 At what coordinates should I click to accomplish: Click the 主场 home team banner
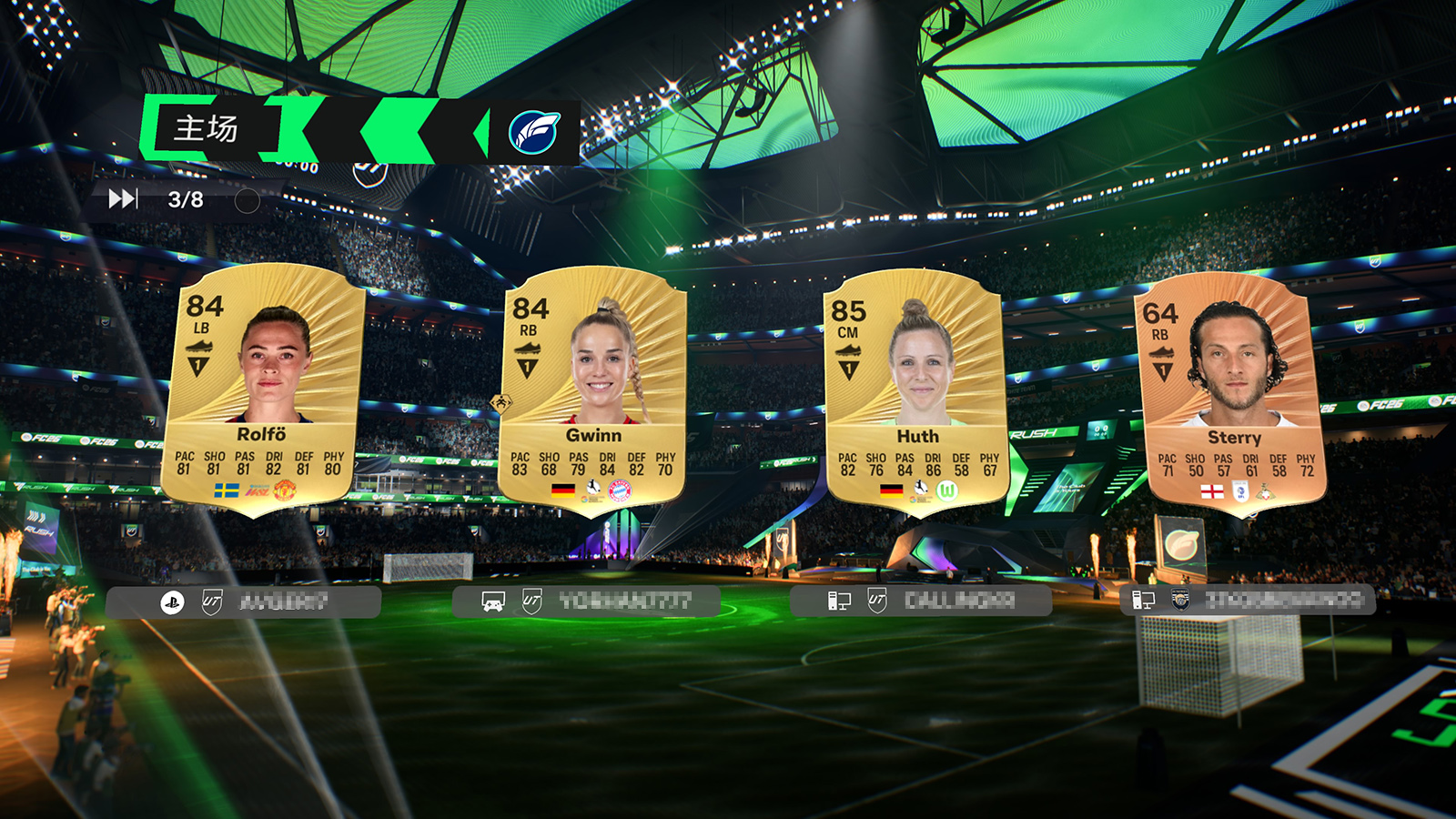[x=207, y=128]
